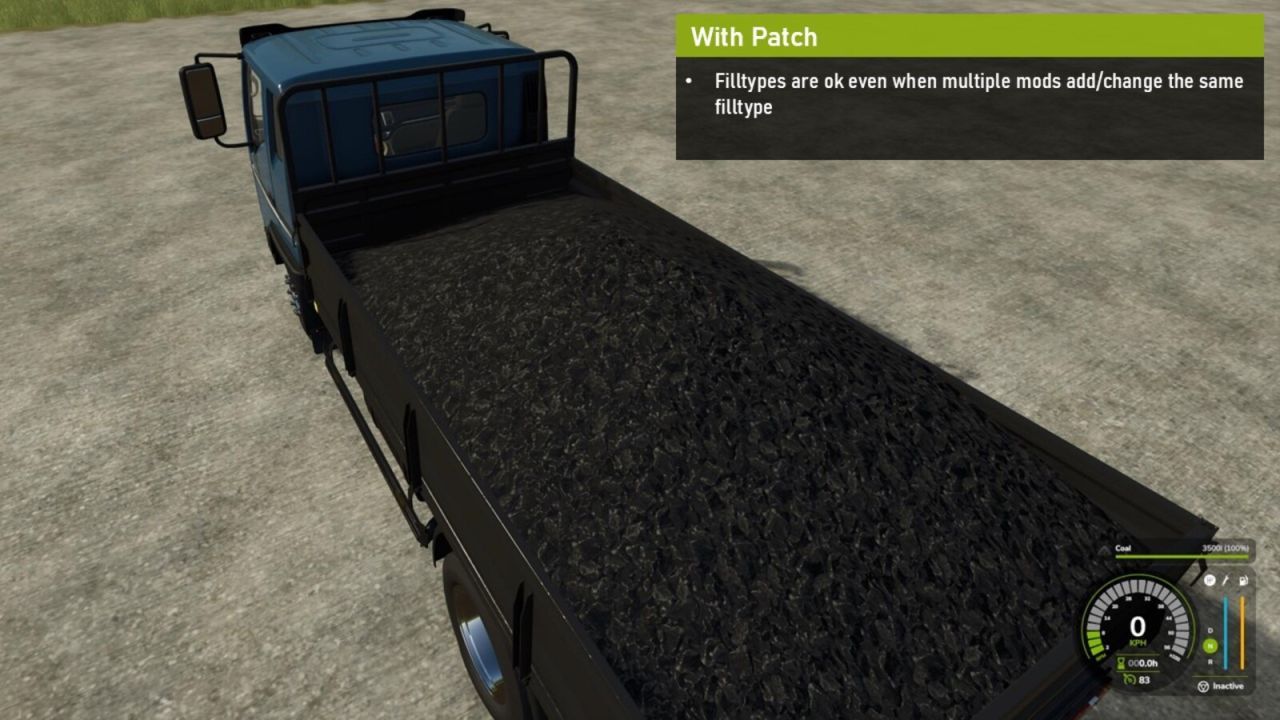Toggle the D drive gear indicator

tap(1209, 631)
